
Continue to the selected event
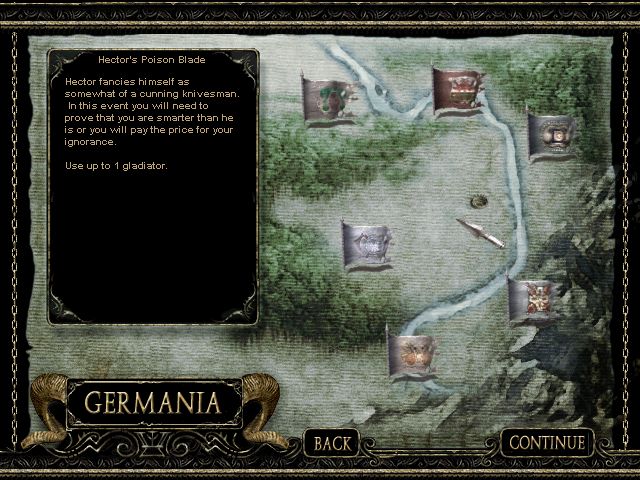547,442
